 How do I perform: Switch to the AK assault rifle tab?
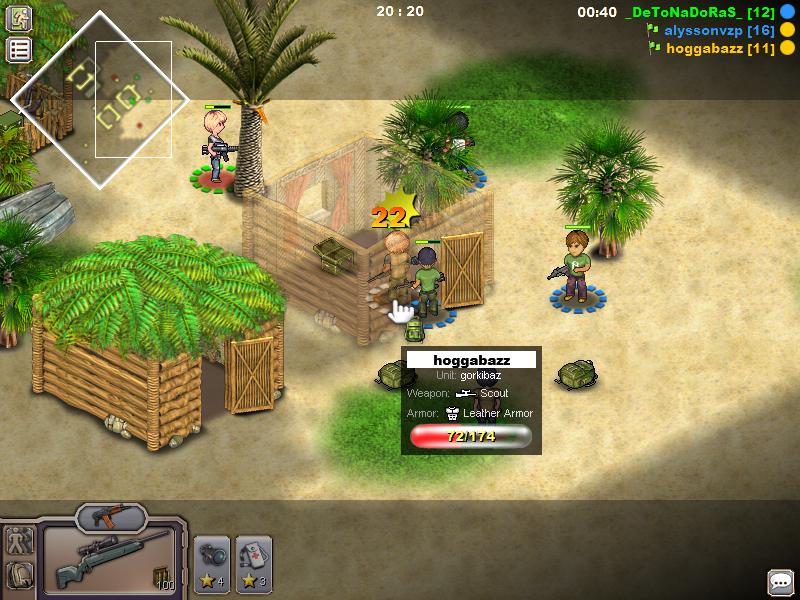(x=110, y=516)
